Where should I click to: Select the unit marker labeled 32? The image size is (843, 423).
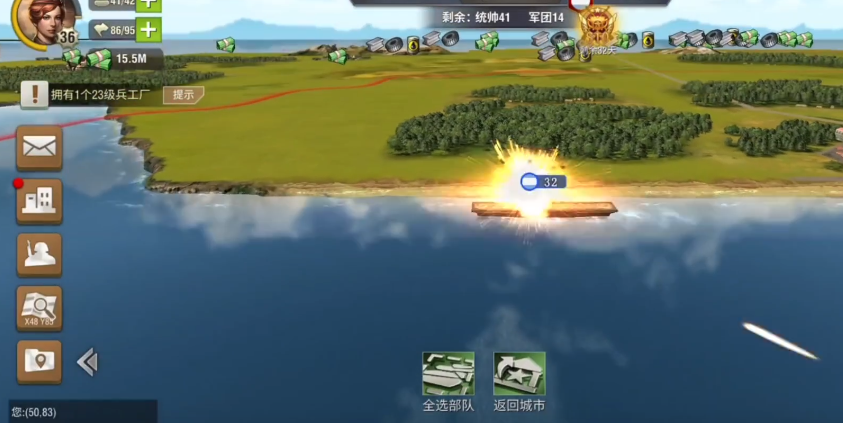(x=543, y=182)
